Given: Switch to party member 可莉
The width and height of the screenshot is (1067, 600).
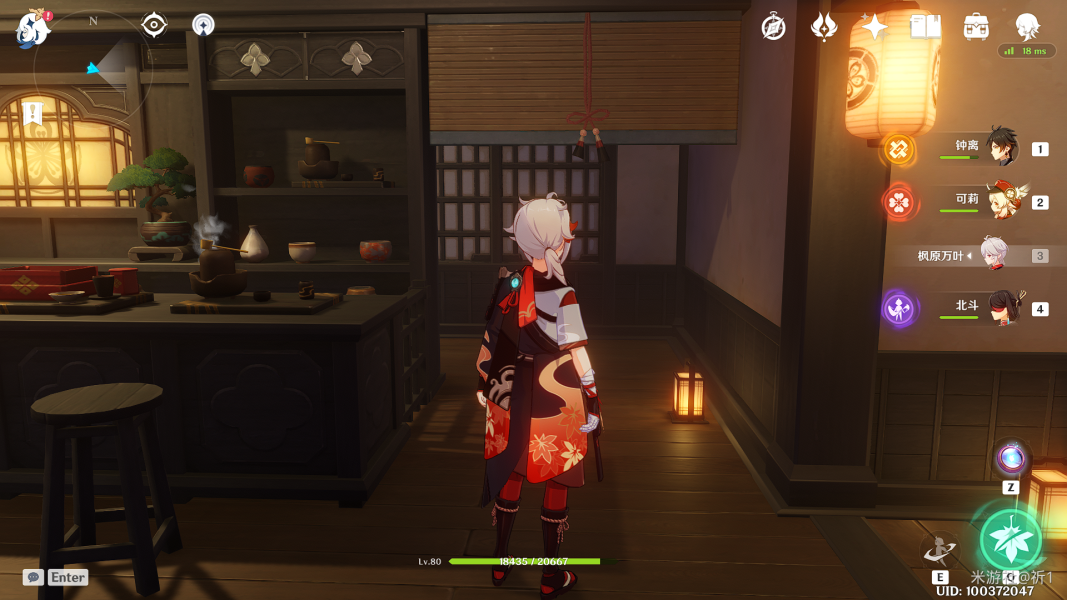Looking at the screenshot, I should 1001,201.
